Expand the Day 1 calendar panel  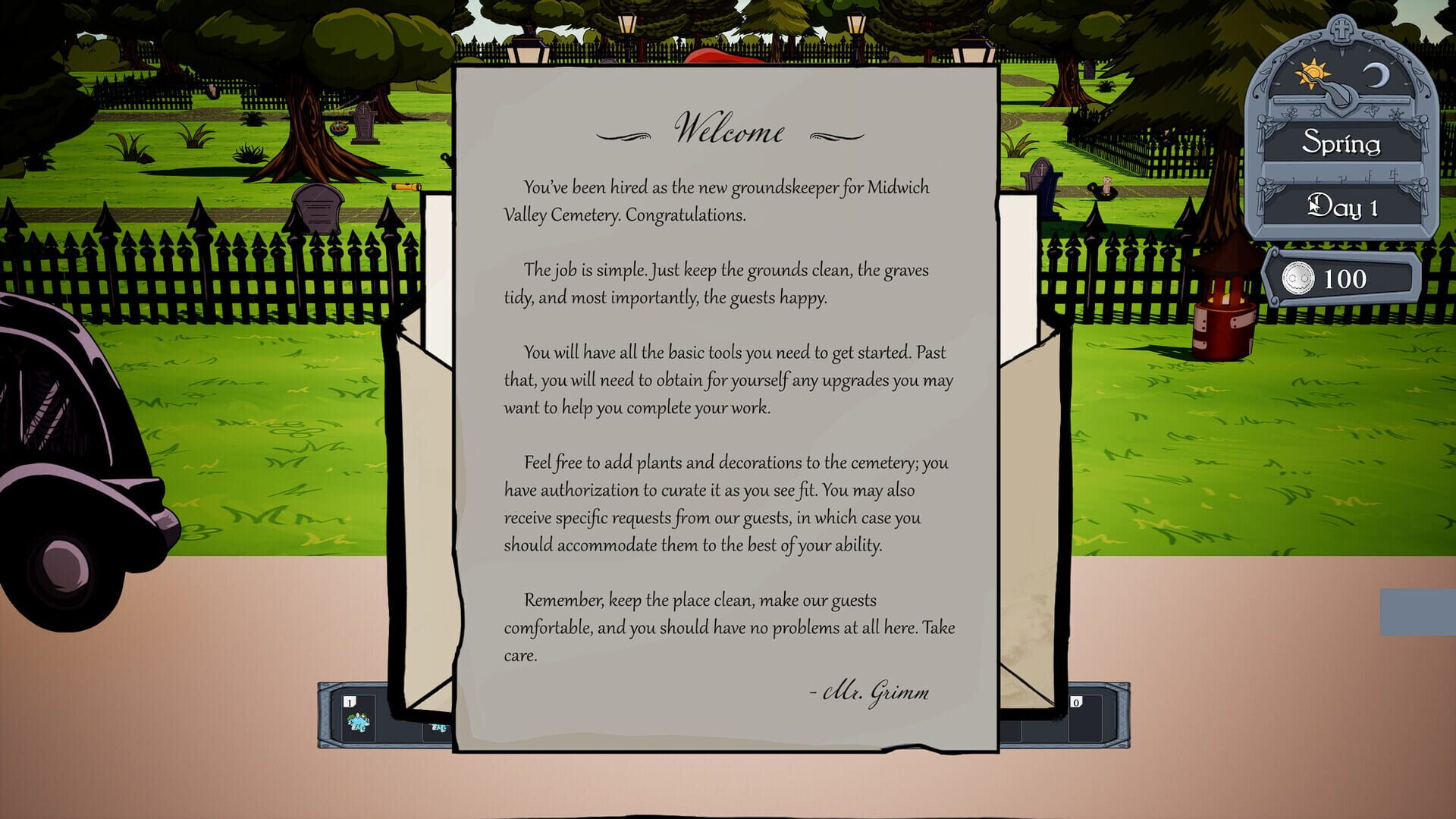tap(1342, 206)
